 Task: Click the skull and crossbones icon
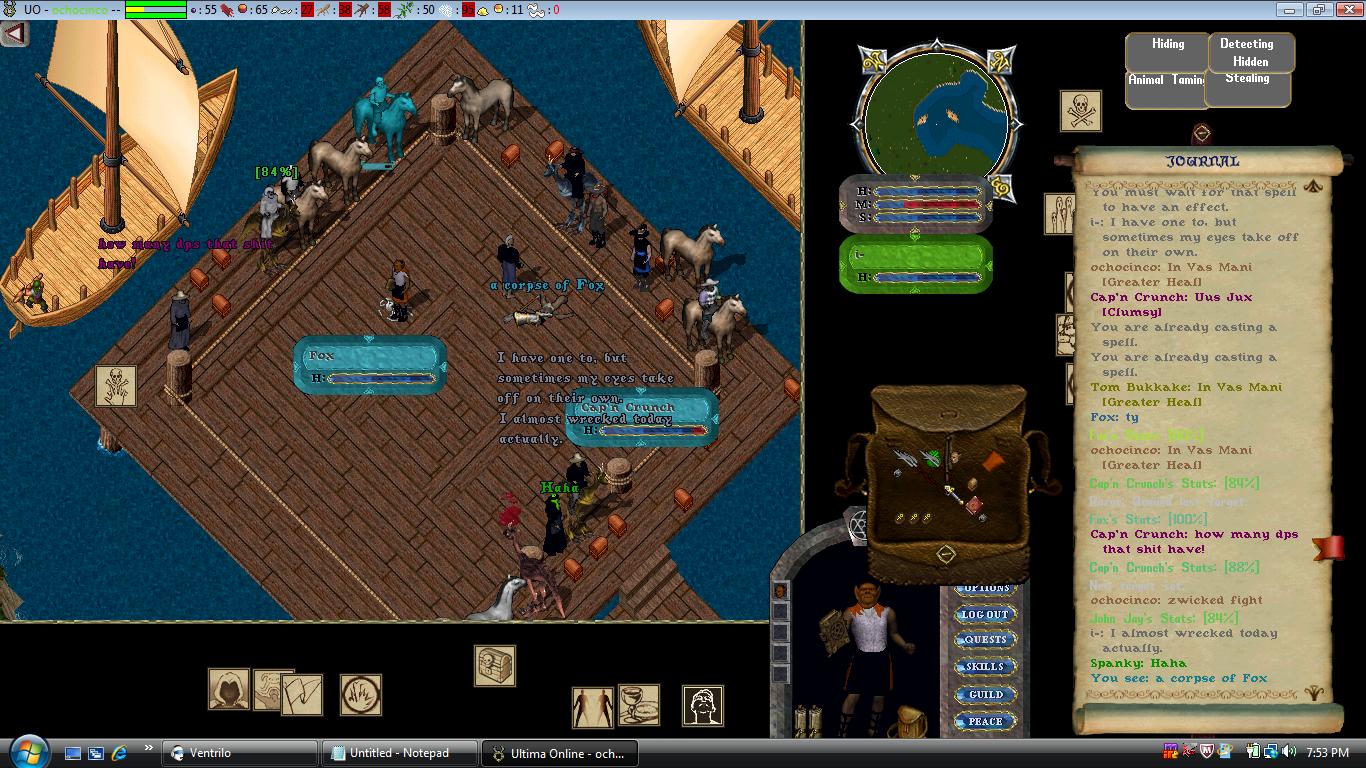pyautogui.click(x=1080, y=111)
